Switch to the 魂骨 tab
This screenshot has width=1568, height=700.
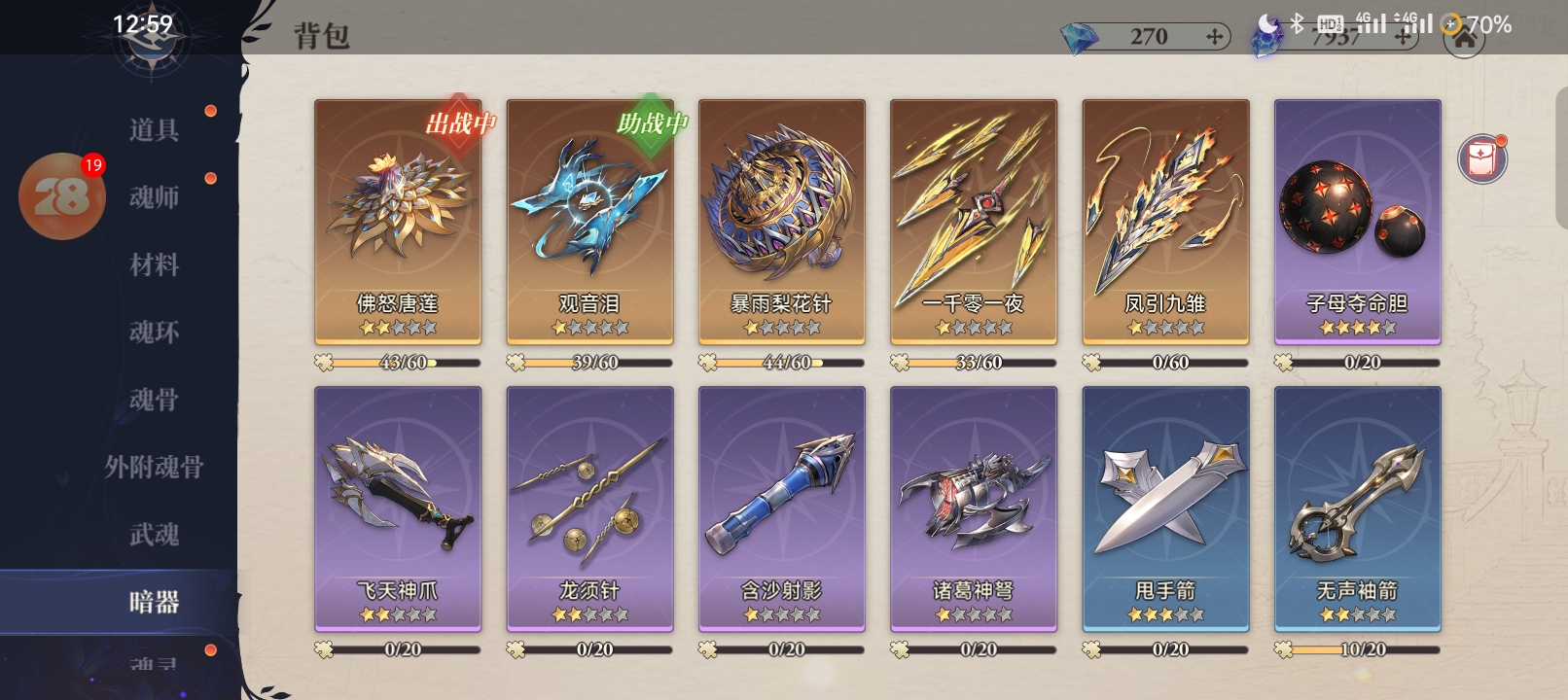click(x=154, y=400)
